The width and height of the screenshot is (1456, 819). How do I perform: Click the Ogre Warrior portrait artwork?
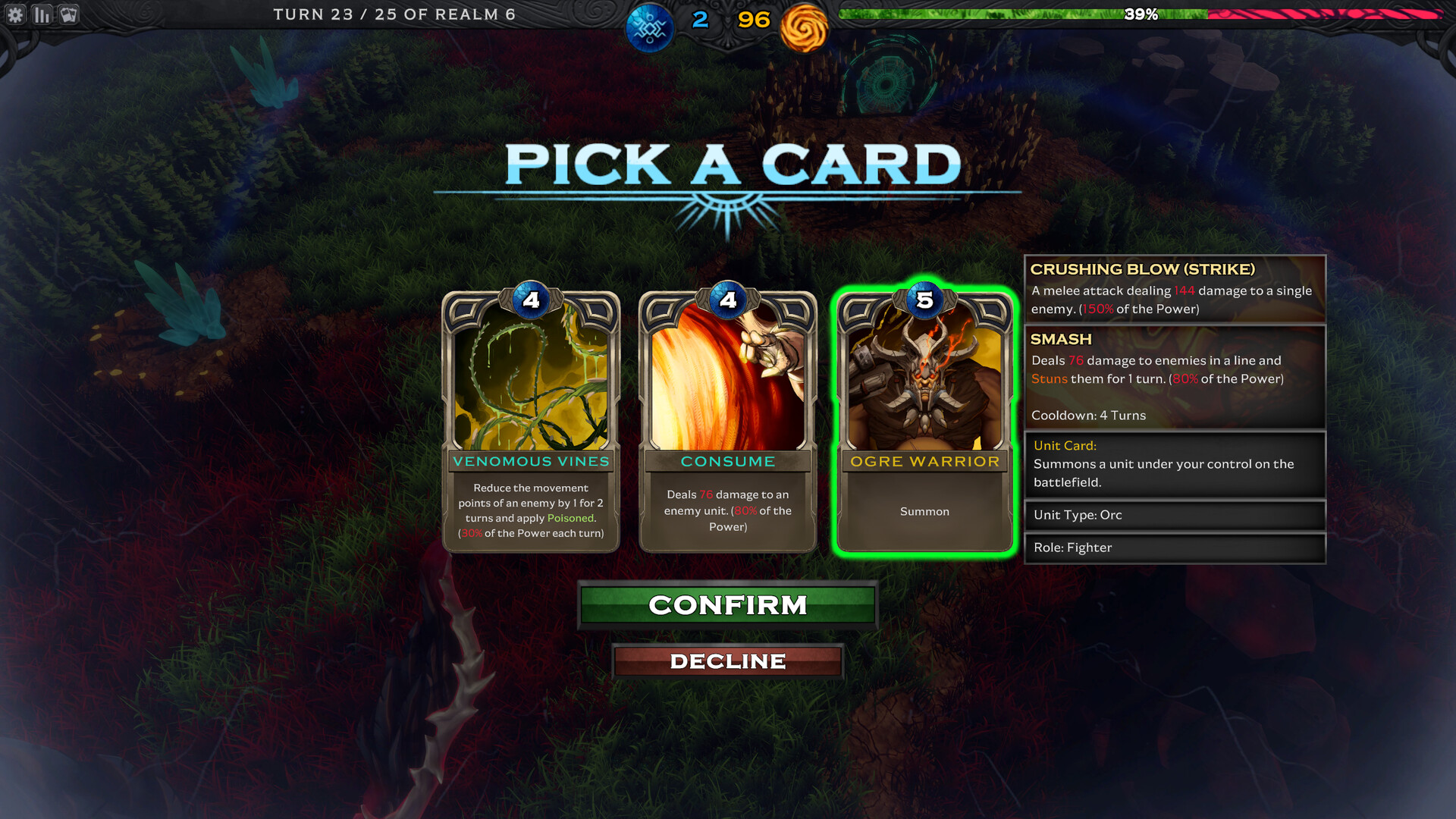924,379
